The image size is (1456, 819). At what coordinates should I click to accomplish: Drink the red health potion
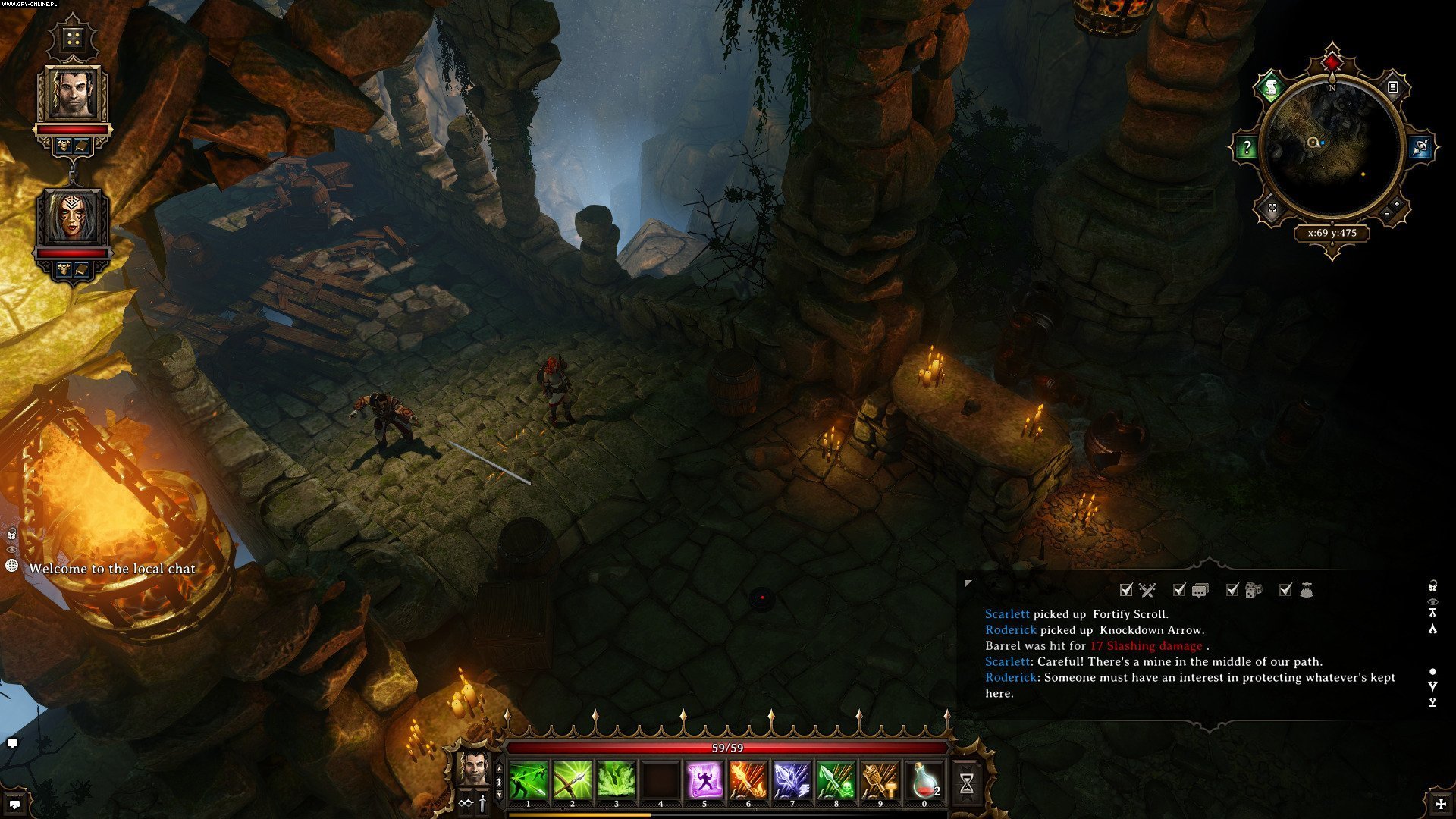924,781
